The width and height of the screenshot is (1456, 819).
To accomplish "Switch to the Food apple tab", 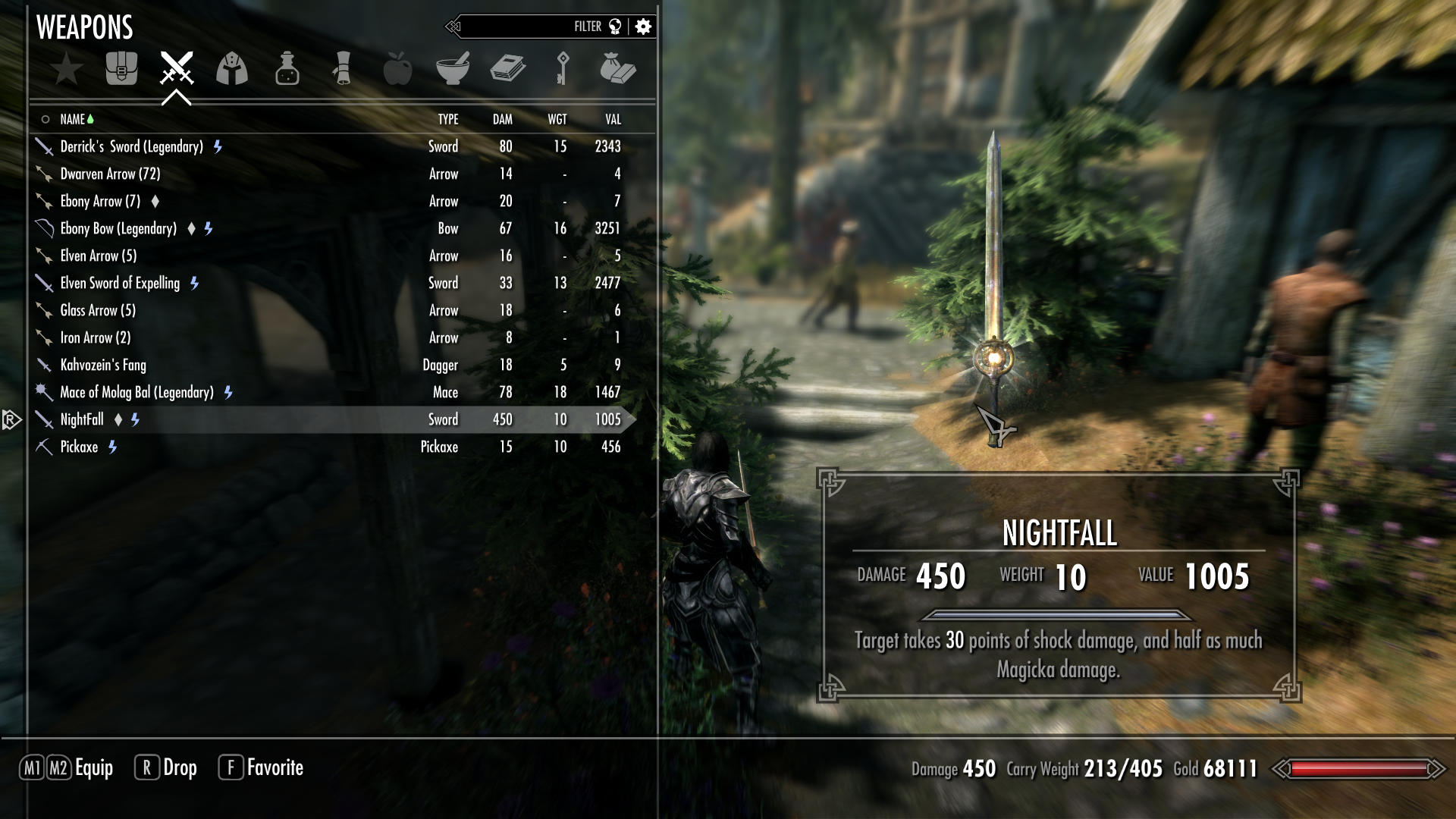I will (x=397, y=69).
